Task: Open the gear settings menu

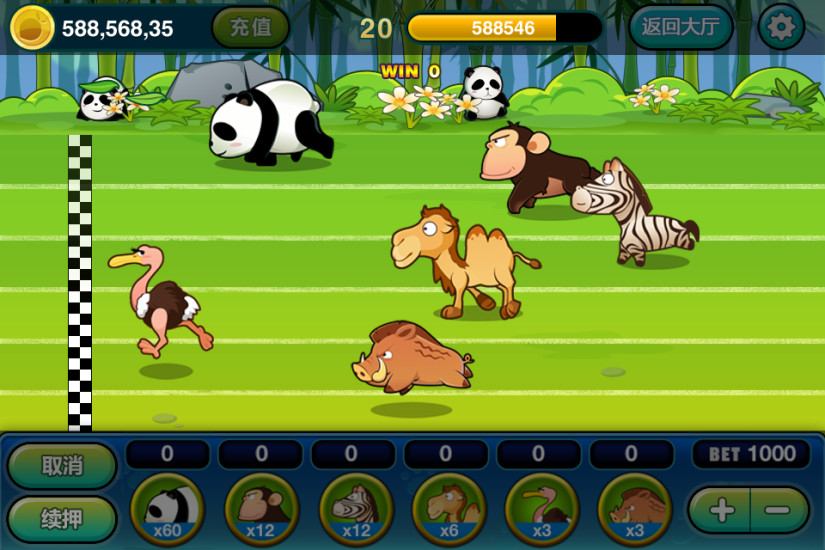Action: [780, 27]
